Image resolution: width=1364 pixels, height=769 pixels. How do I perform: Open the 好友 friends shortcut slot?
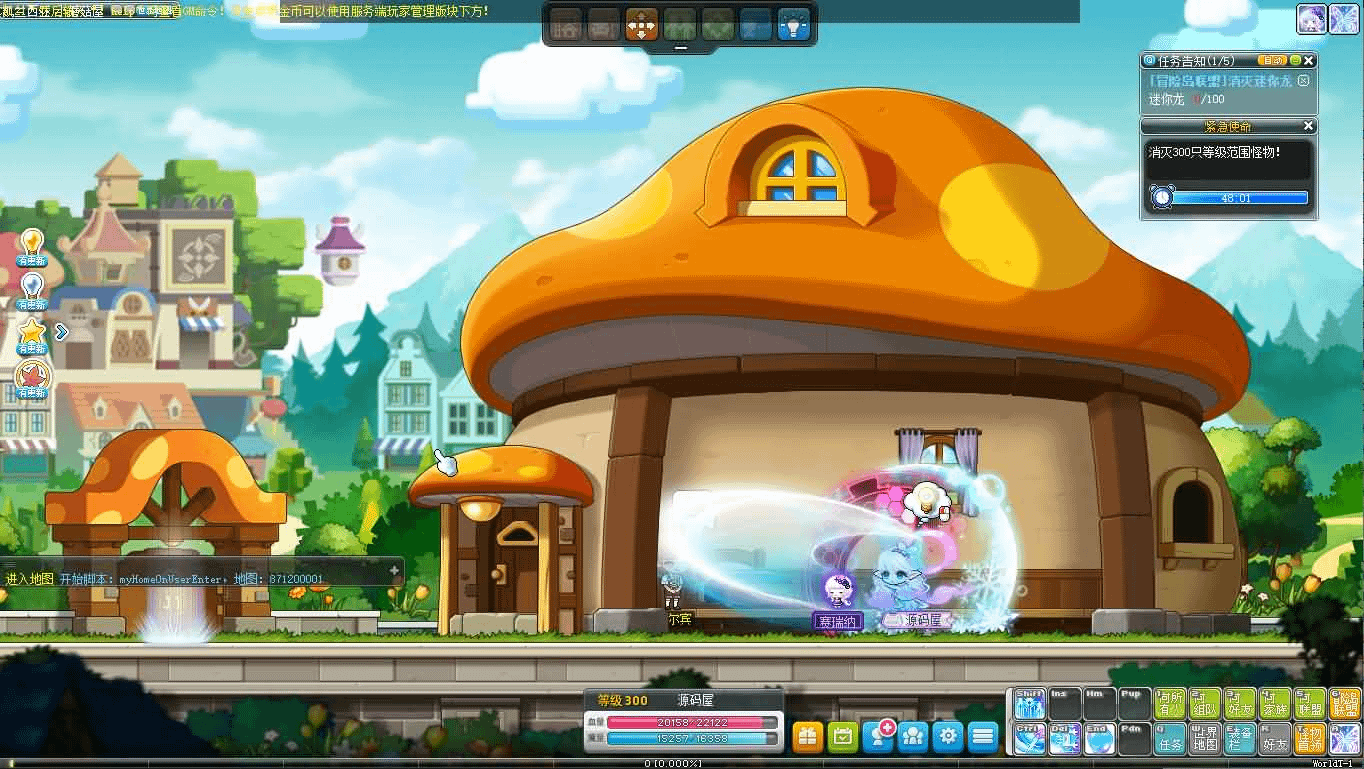(x=1275, y=739)
